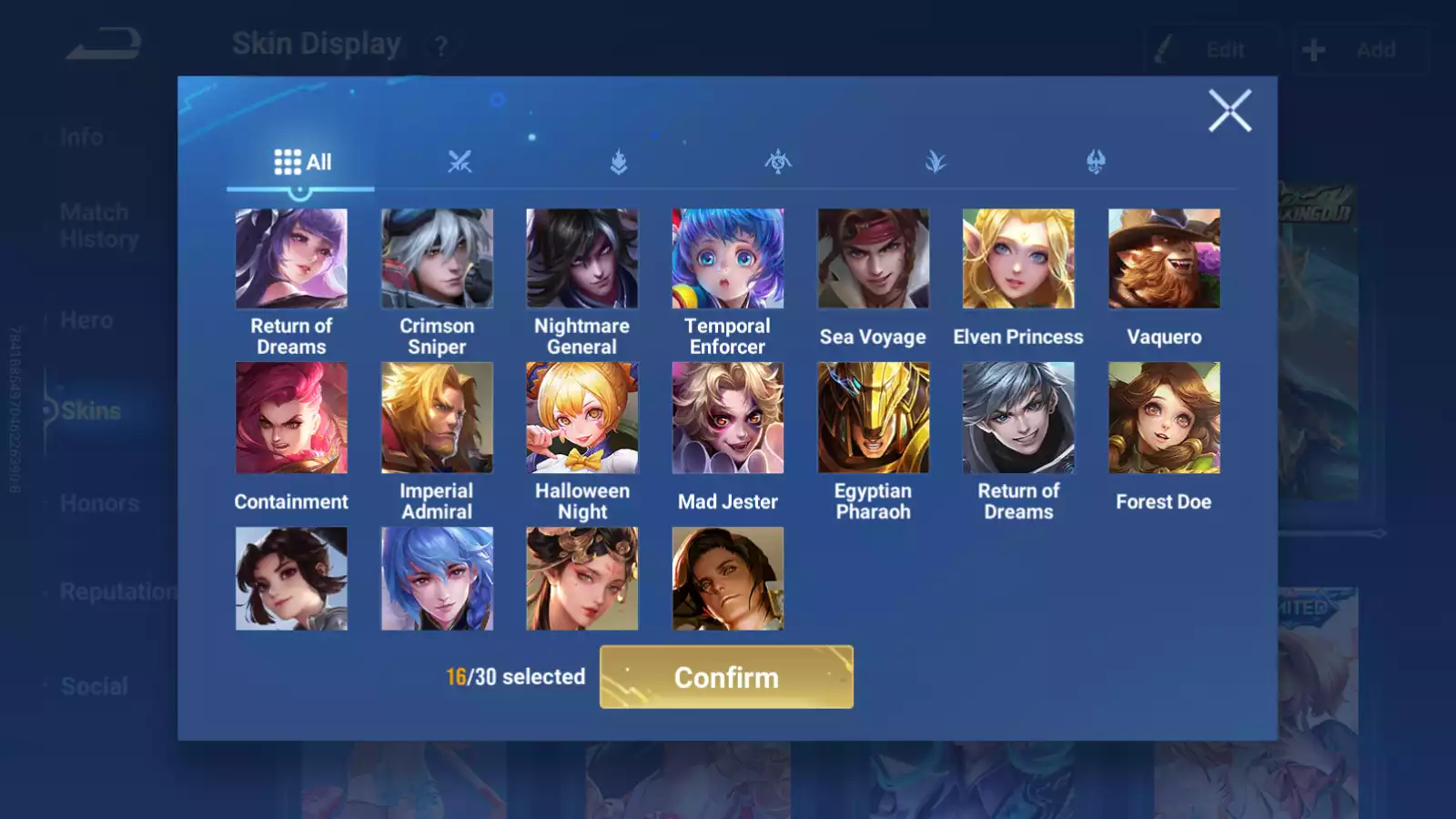Open help via the question mark icon
Viewport: 1456px width, 819px height.
[x=440, y=47]
